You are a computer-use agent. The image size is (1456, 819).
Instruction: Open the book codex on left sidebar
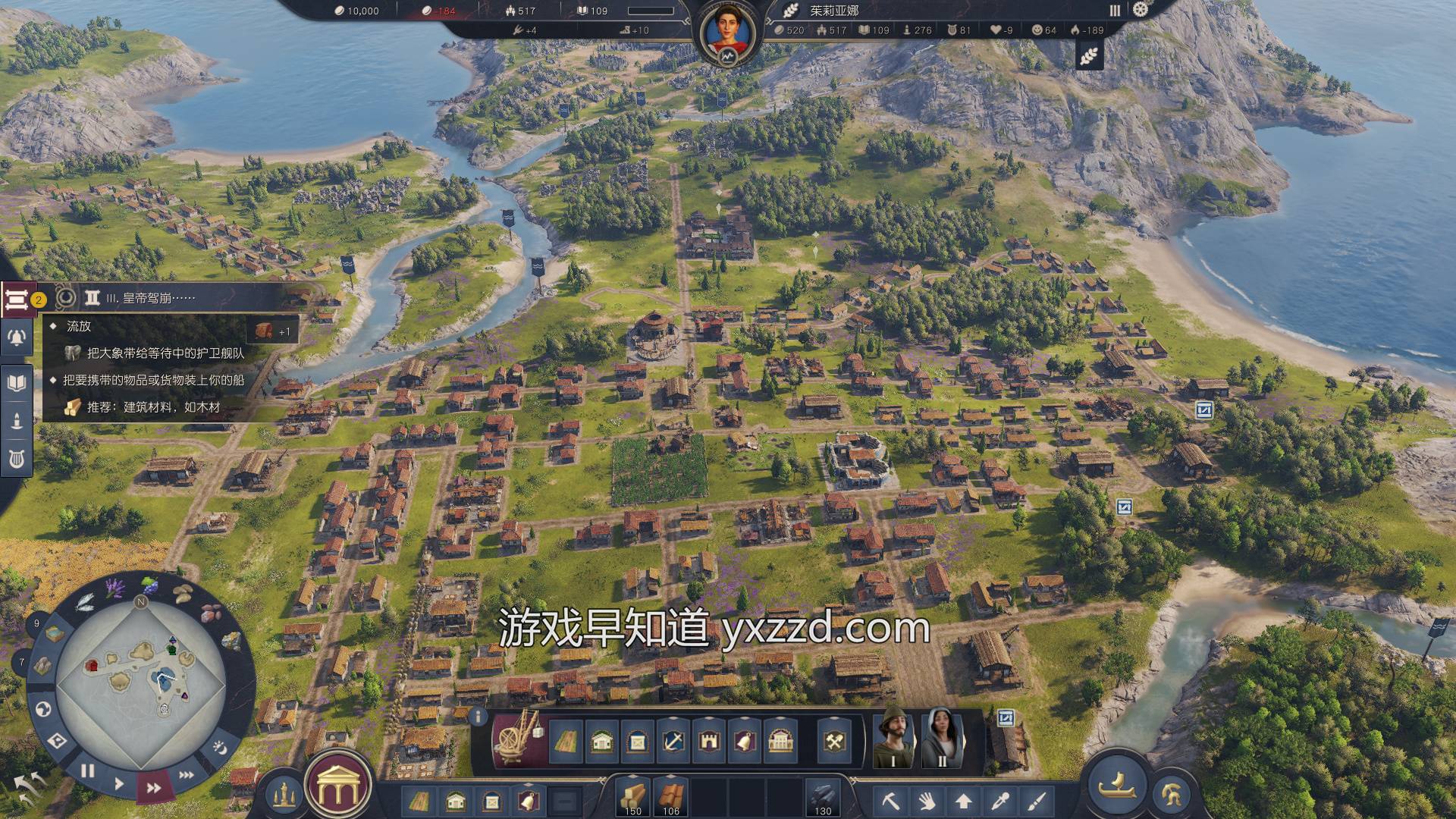[16, 381]
